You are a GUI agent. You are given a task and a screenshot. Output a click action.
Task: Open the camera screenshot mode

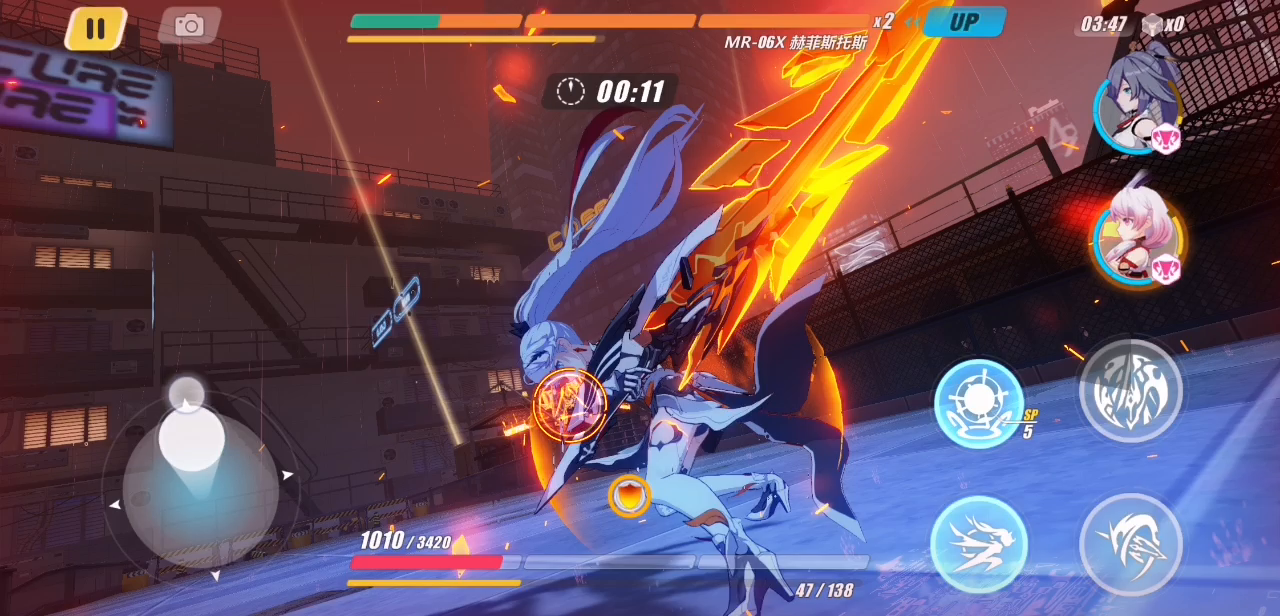coord(189,26)
